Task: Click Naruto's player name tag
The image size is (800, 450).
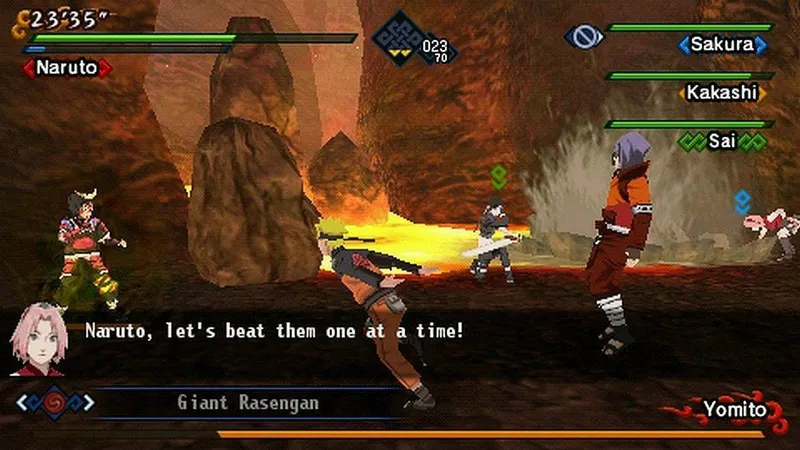Action: [67, 68]
